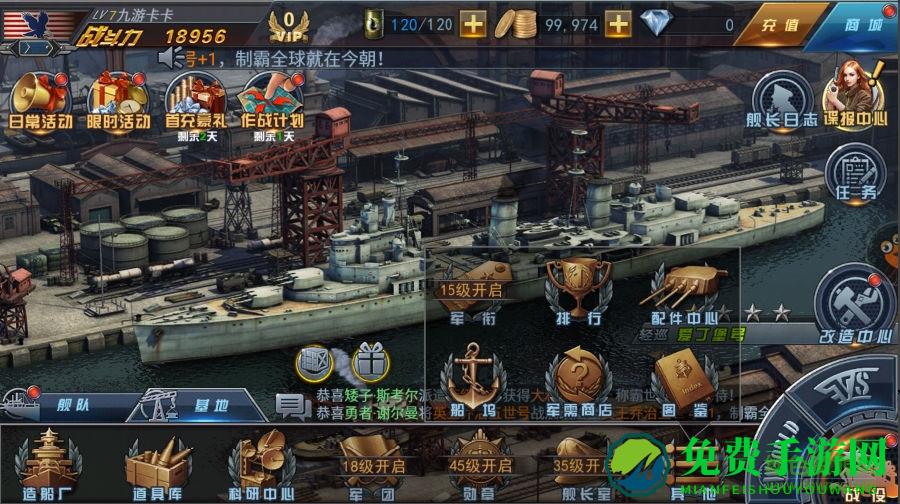This screenshot has height=504, width=900.
Task: Open the 日常活动 daily events icon
Action: (x=38, y=100)
